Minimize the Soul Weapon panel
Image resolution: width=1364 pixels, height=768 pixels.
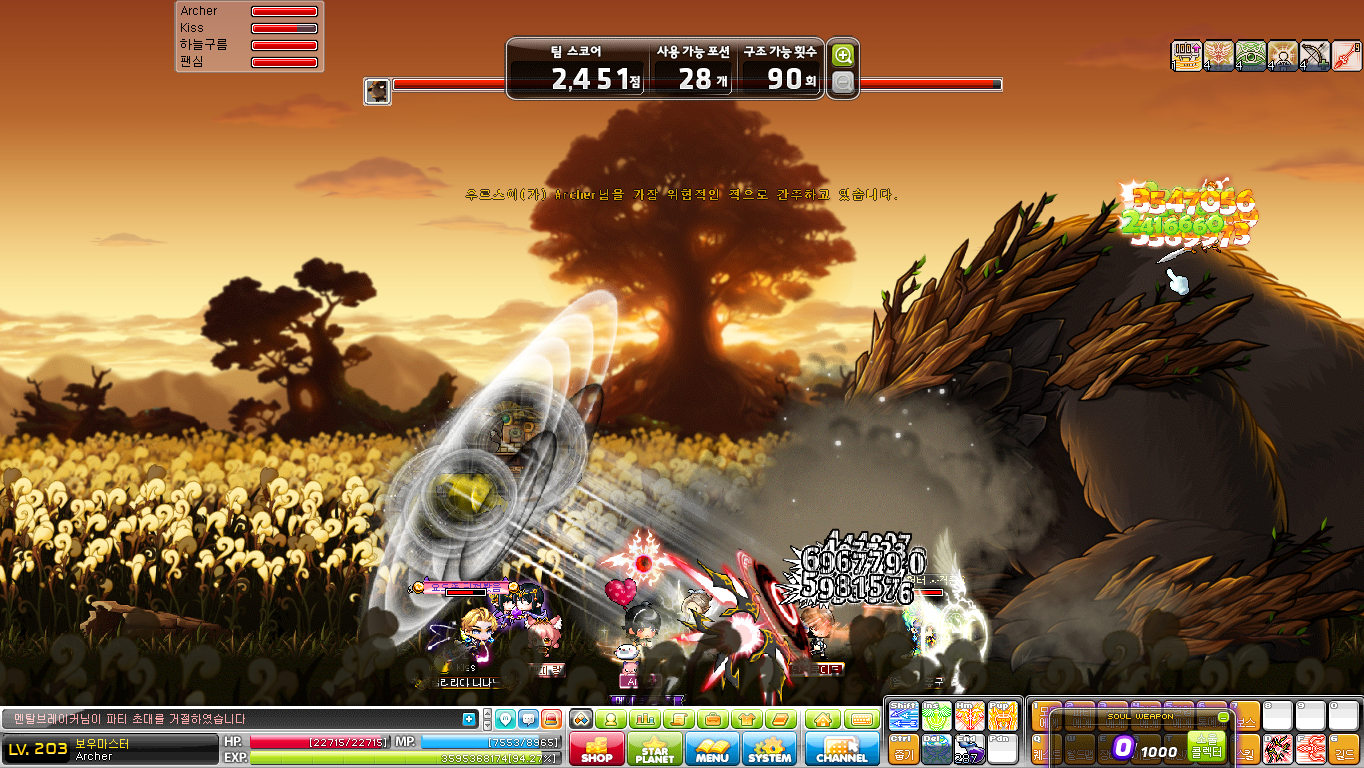(x=1223, y=717)
